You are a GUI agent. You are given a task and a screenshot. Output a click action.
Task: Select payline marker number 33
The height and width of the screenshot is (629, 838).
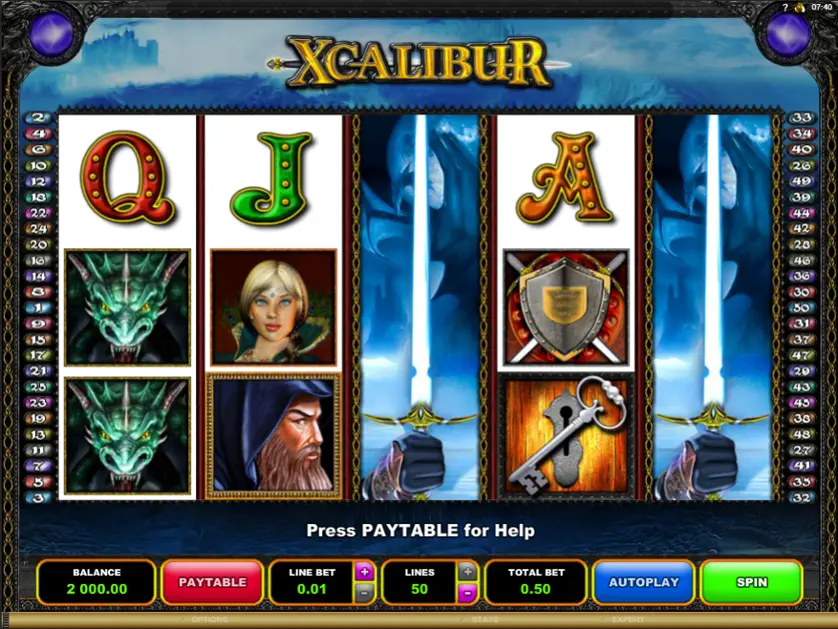click(x=799, y=117)
